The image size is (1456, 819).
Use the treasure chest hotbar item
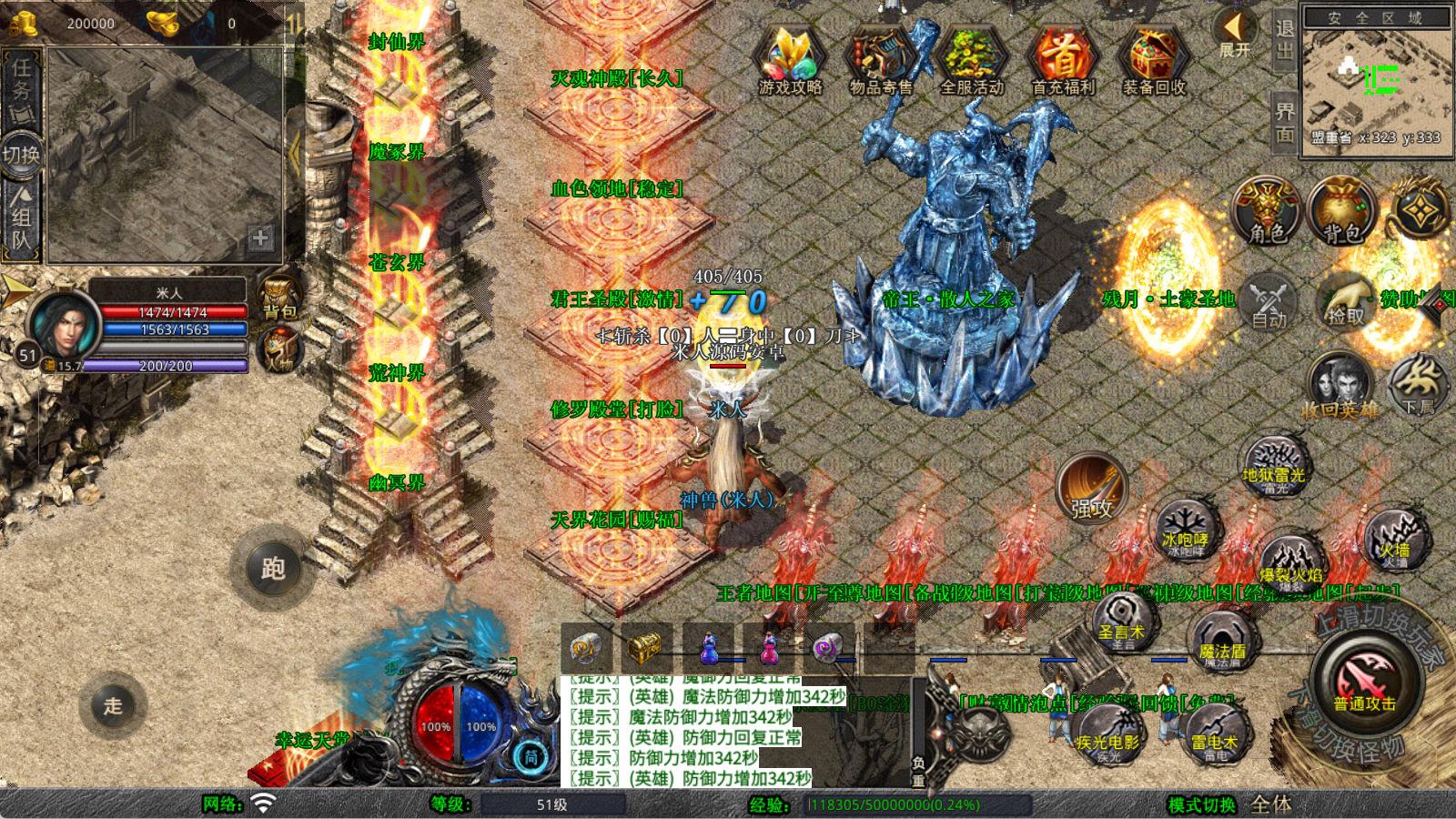click(x=647, y=650)
